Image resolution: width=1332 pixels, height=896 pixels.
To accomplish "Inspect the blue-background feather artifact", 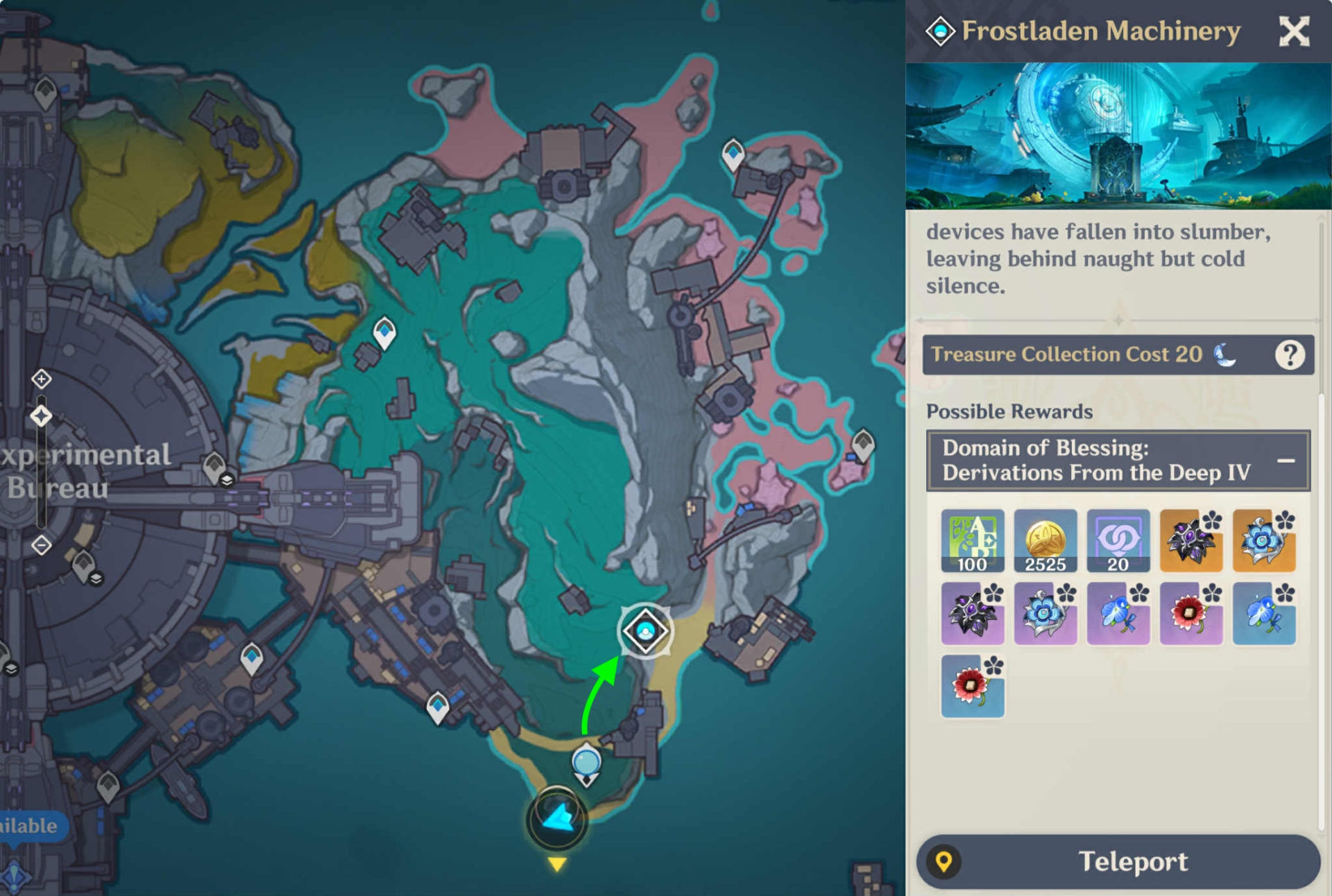I will click(x=1263, y=614).
